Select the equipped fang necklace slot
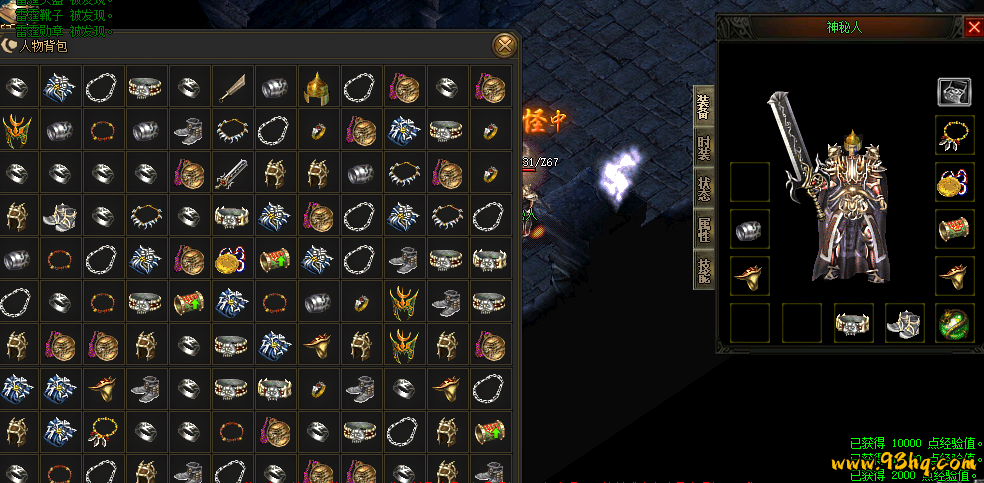The width and height of the screenshot is (984, 483). pyautogui.click(x=954, y=135)
